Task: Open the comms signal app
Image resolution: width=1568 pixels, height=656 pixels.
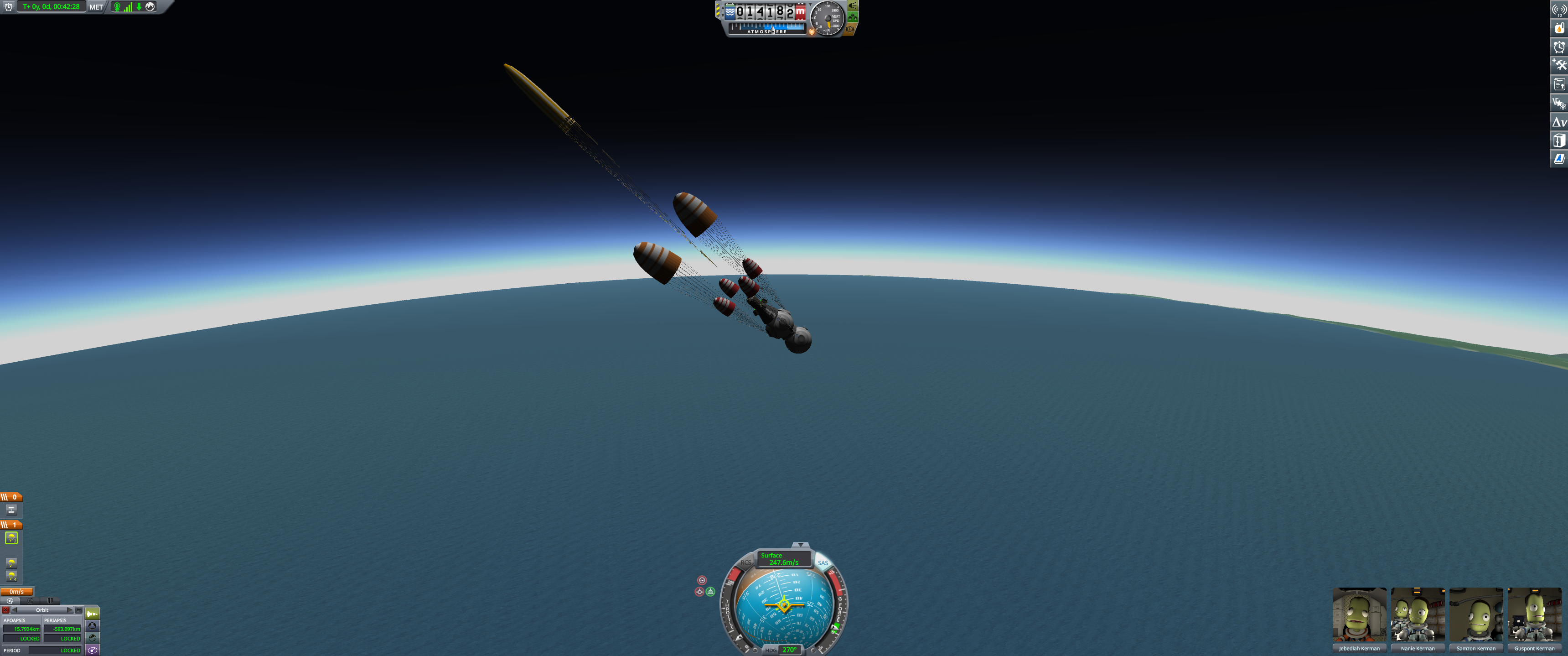Action: pyautogui.click(x=1559, y=9)
